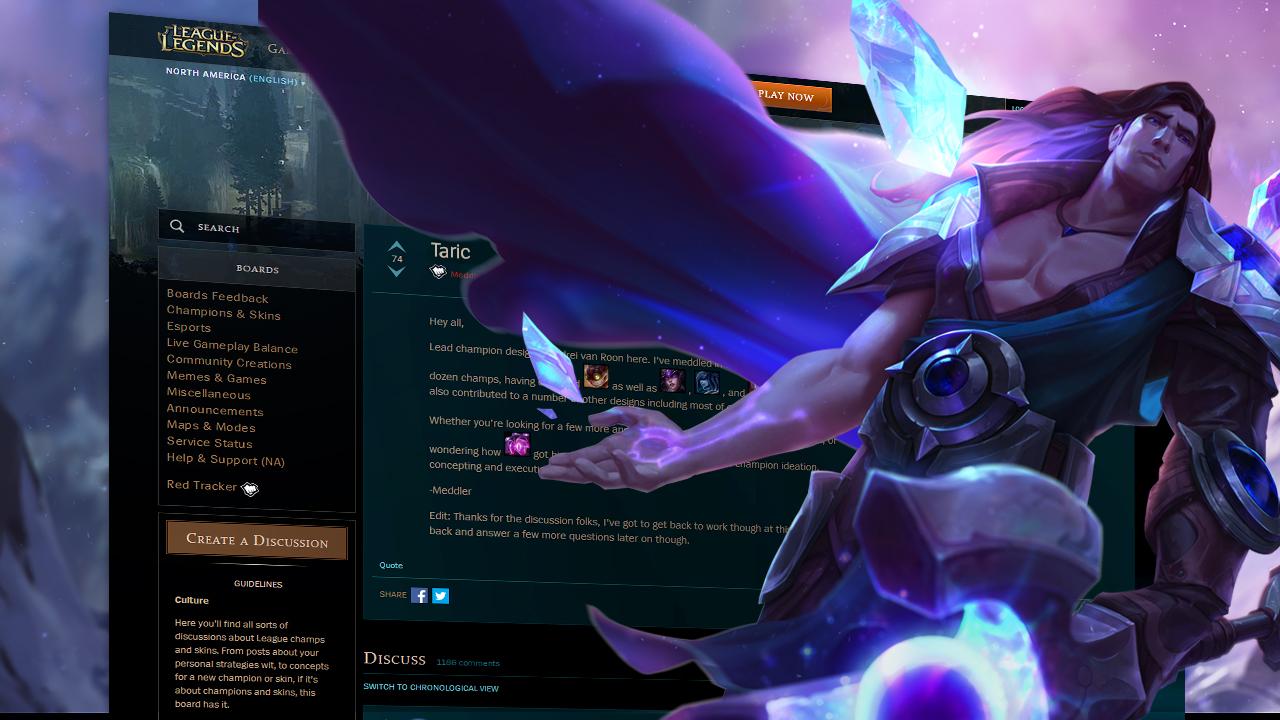Downvote the Taric discussion

396,272
